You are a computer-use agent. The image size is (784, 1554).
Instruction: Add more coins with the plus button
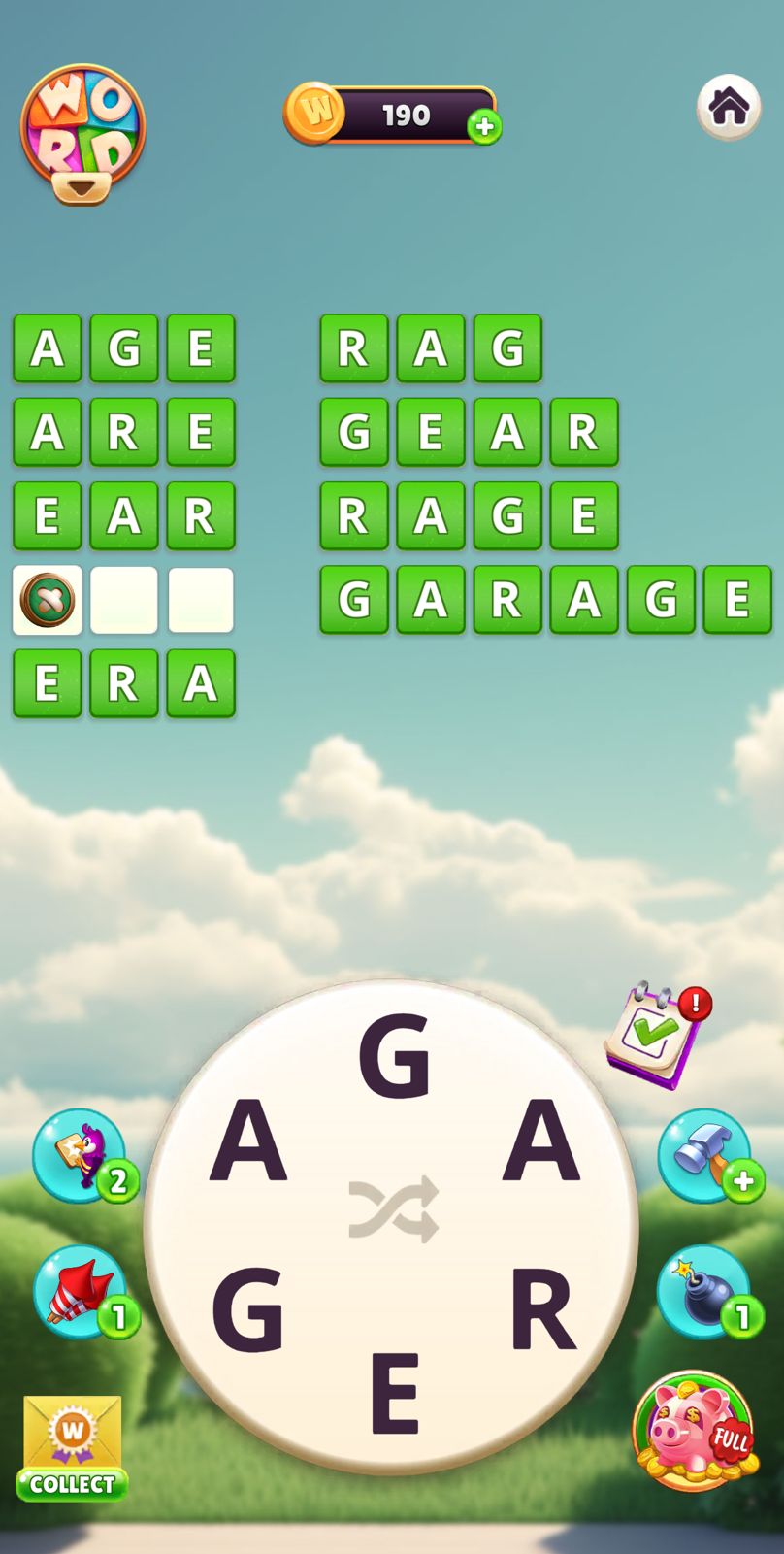coord(484,126)
